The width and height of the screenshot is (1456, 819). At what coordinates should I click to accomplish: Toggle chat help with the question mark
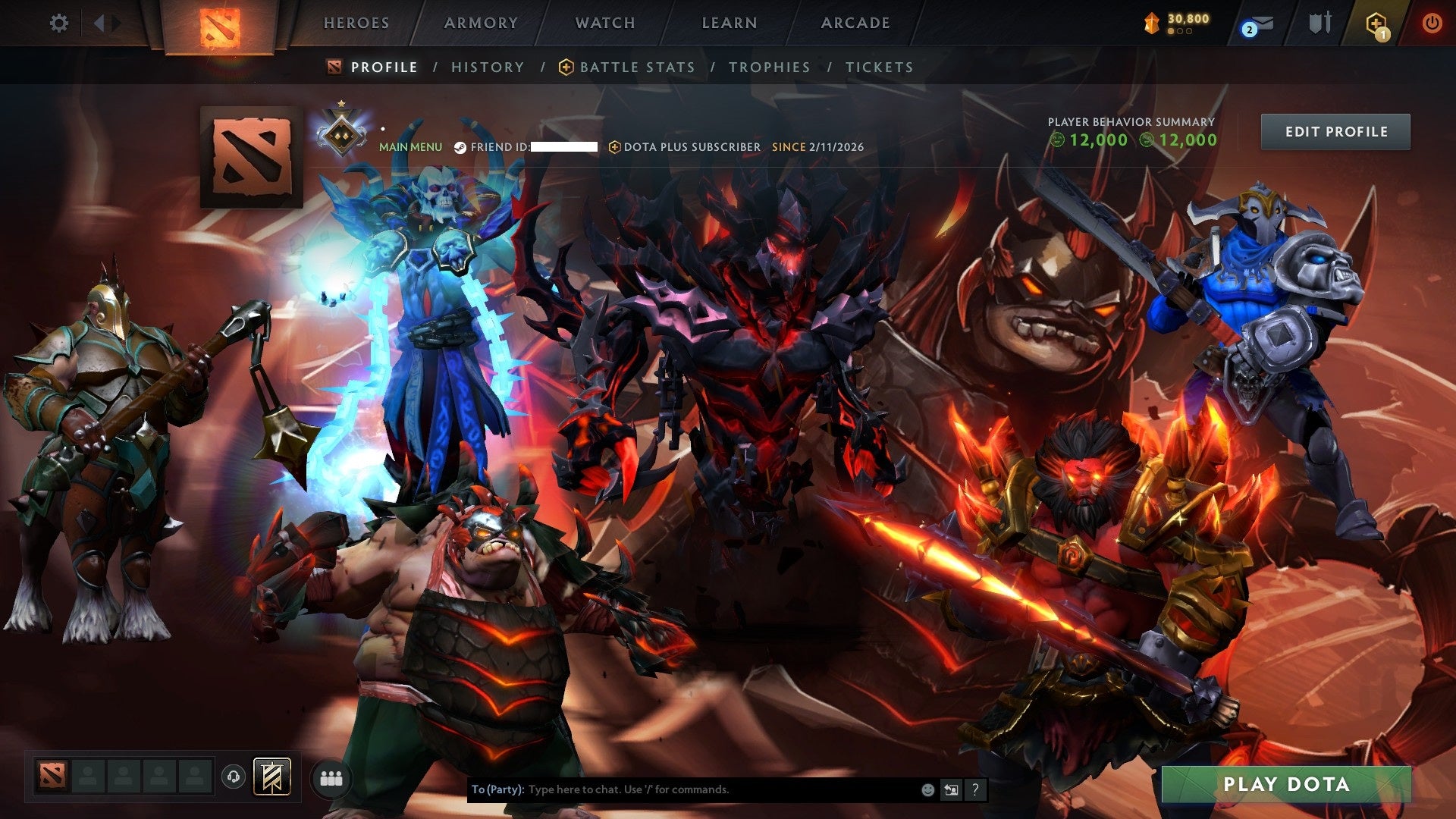click(975, 789)
